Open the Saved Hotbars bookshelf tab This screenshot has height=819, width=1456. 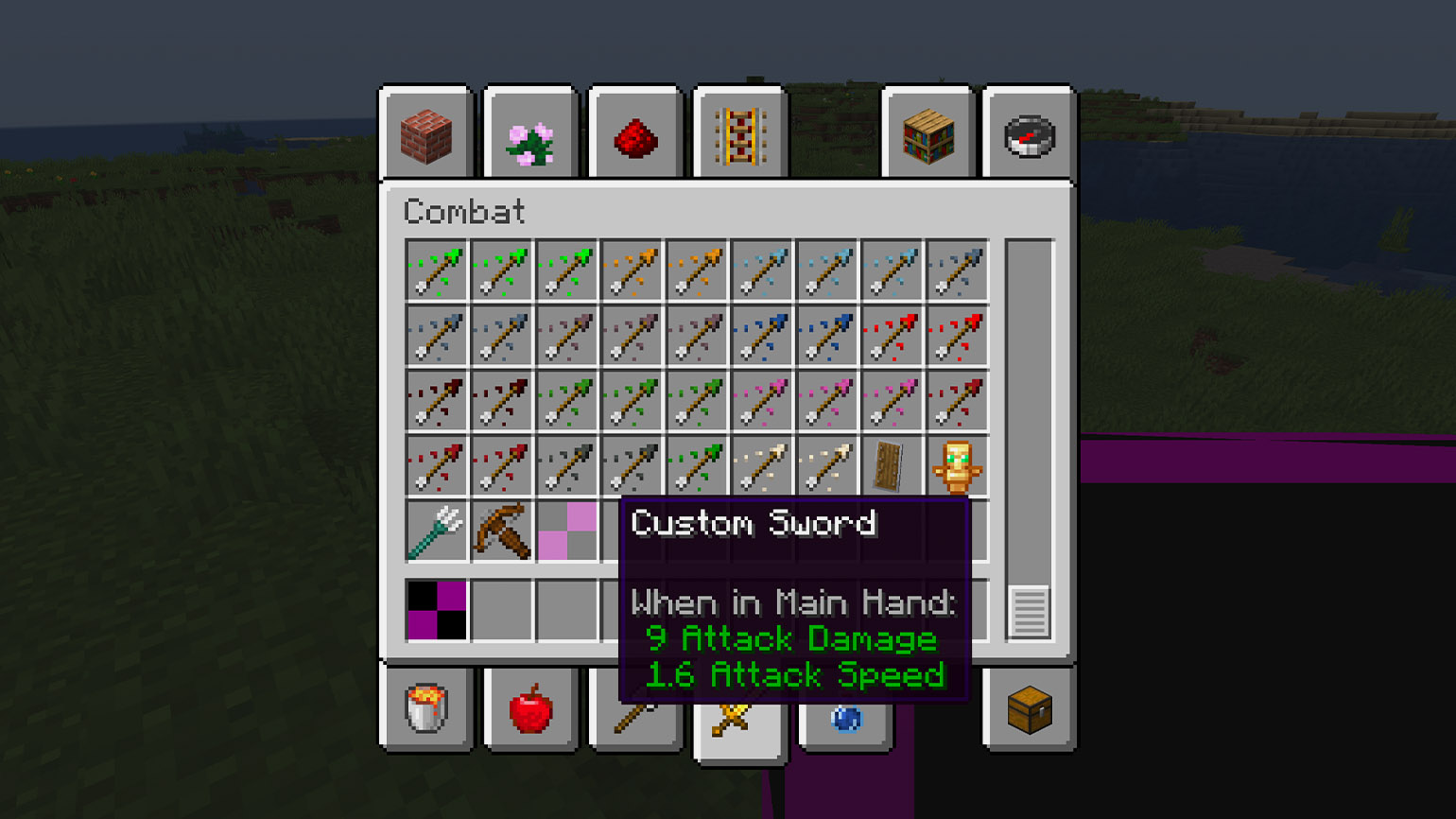tap(927, 135)
